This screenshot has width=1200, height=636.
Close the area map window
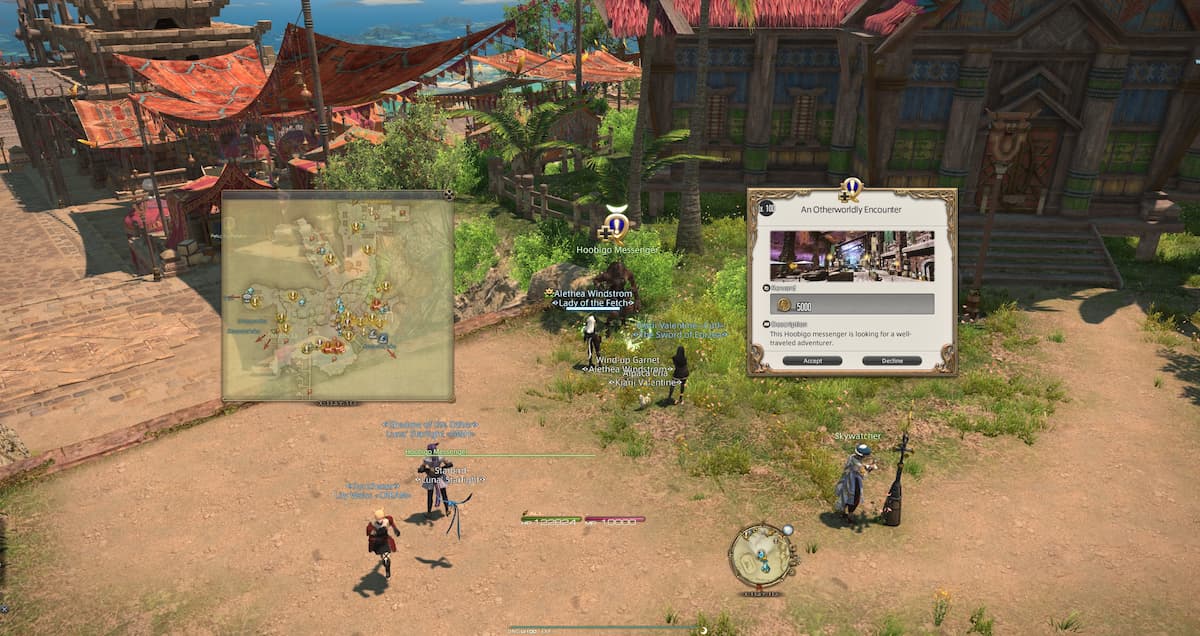pyautogui.click(x=449, y=195)
